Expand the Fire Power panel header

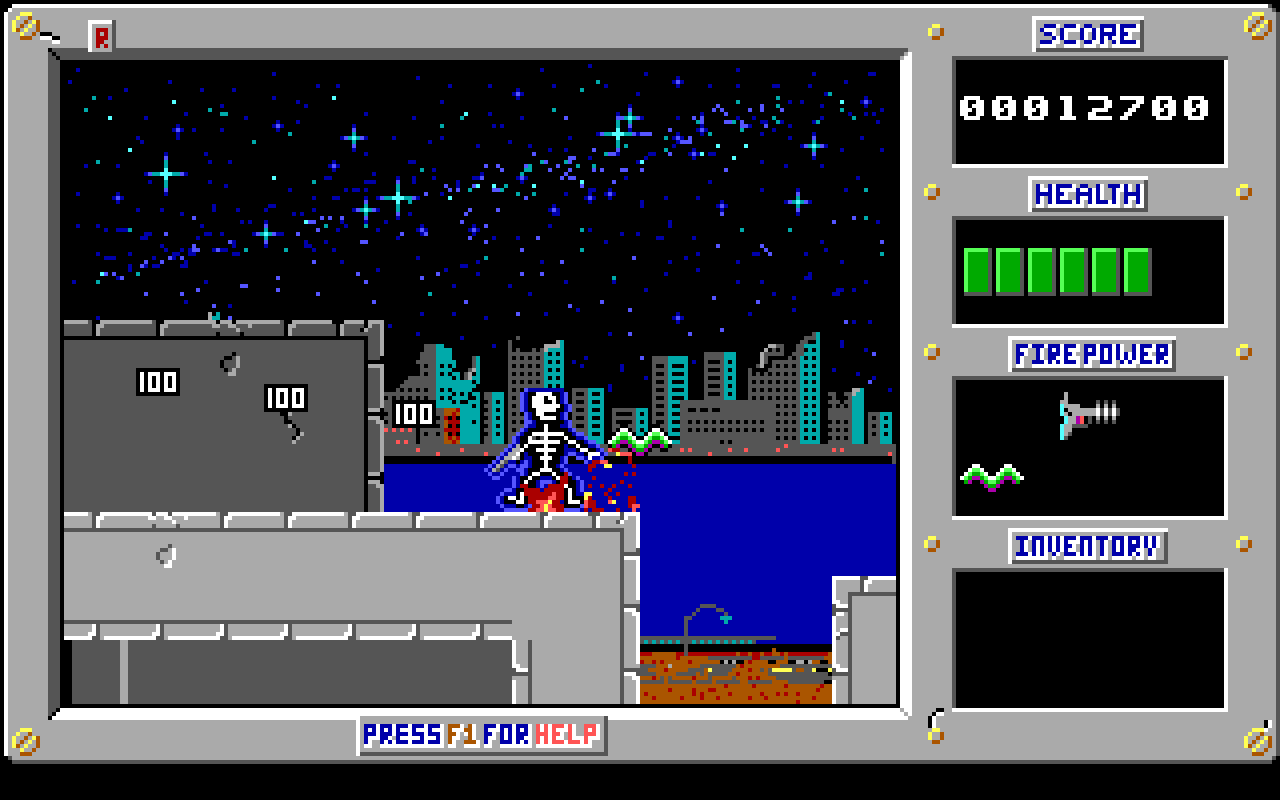pos(1090,354)
